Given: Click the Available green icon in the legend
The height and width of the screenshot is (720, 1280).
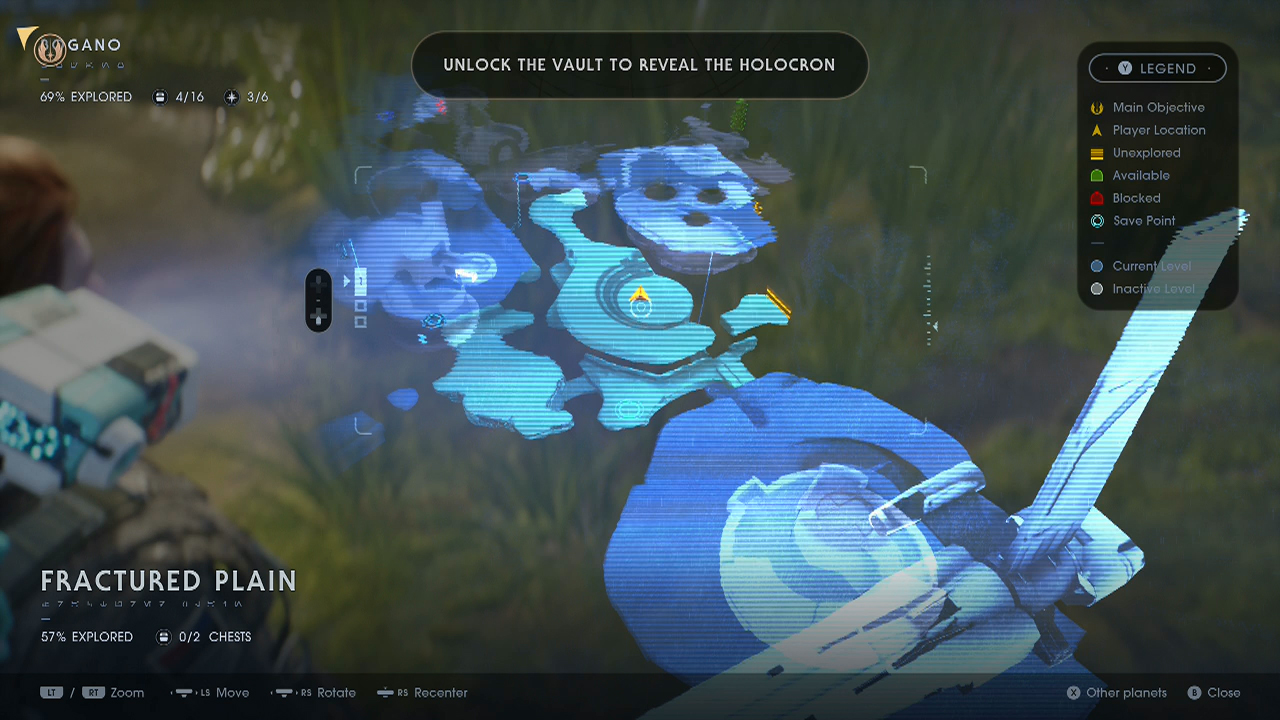Looking at the screenshot, I should (1096, 175).
